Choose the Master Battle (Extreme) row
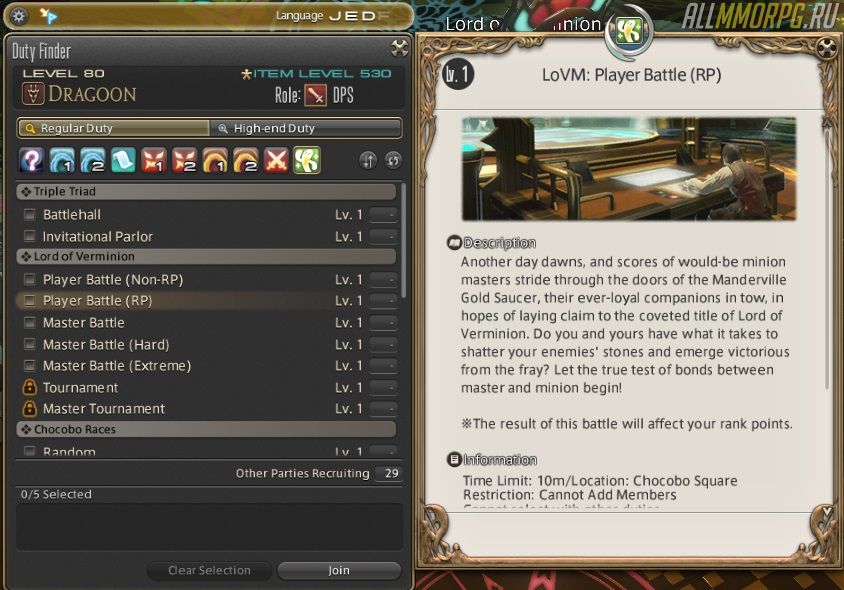The height and width of the screenshot is (590, 844). click(116, 365)
